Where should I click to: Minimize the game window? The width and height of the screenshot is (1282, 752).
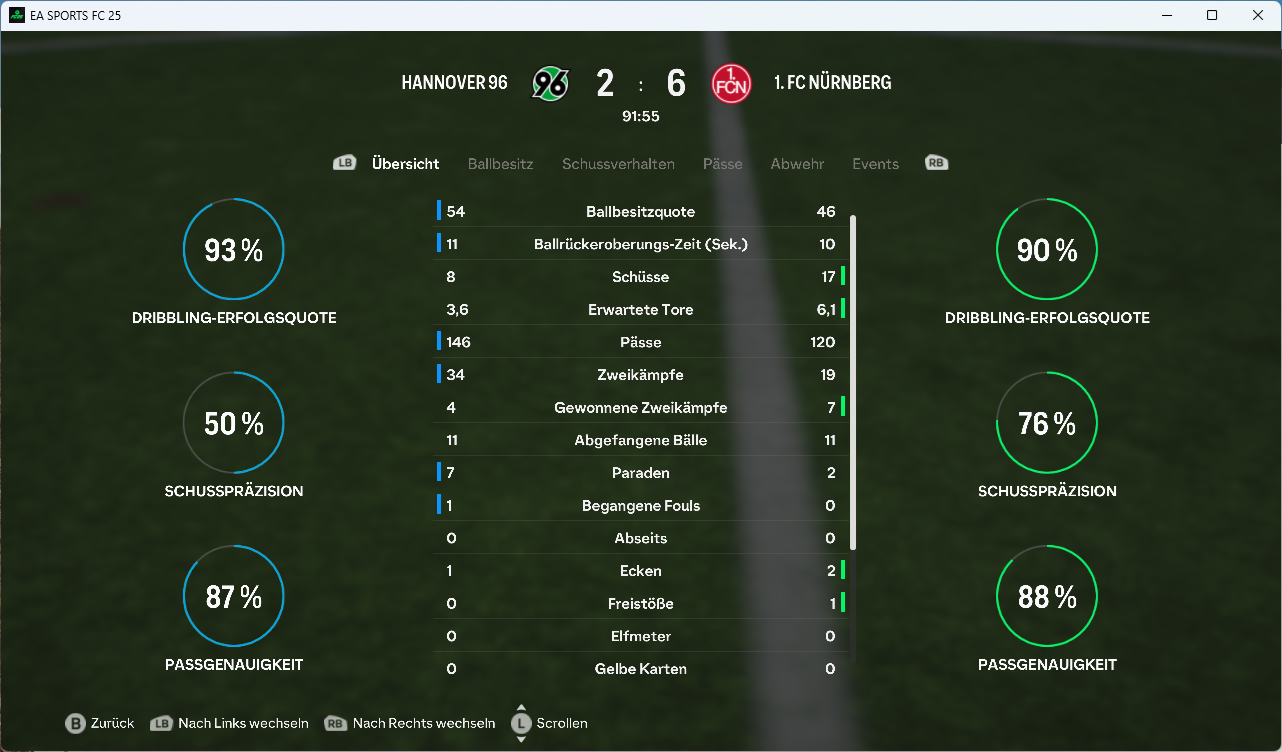tap(1166, 15)
